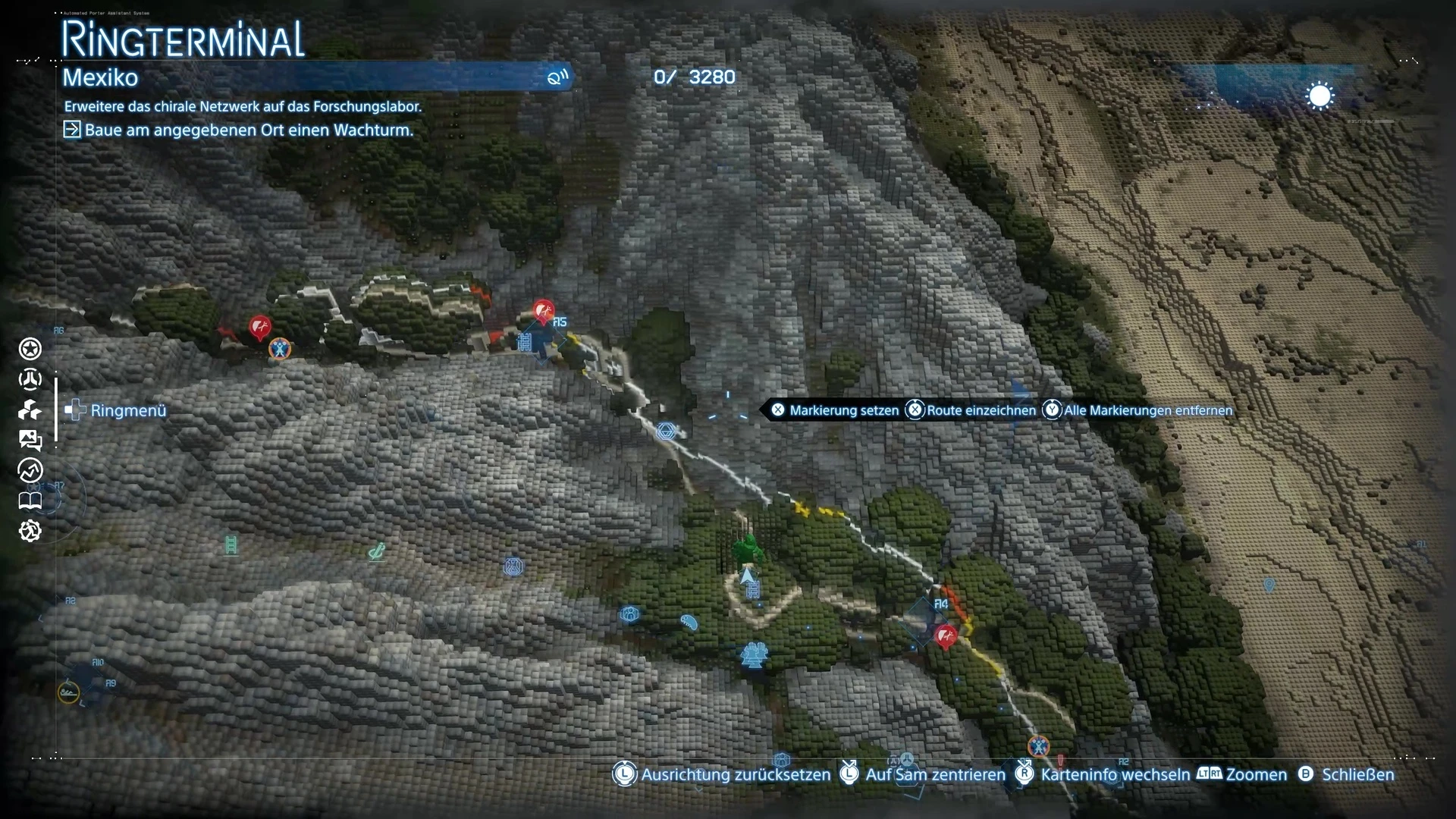
Task: Select the Bridges network icon in side menu
Action: [x=30, y=379]
